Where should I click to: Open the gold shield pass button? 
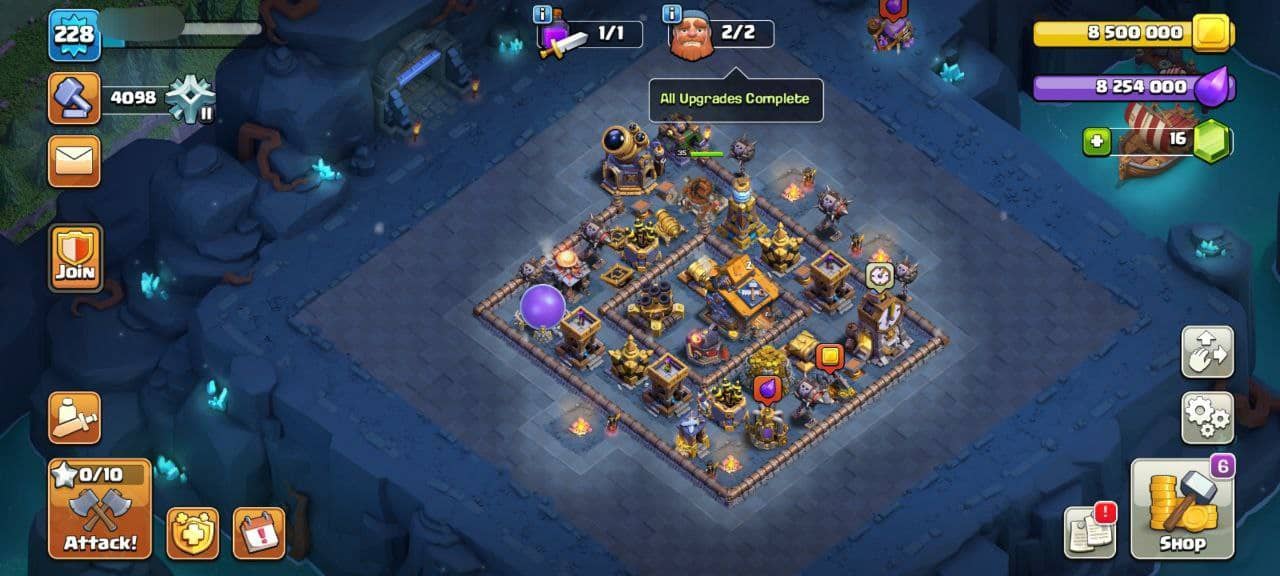tap(192, 533)
